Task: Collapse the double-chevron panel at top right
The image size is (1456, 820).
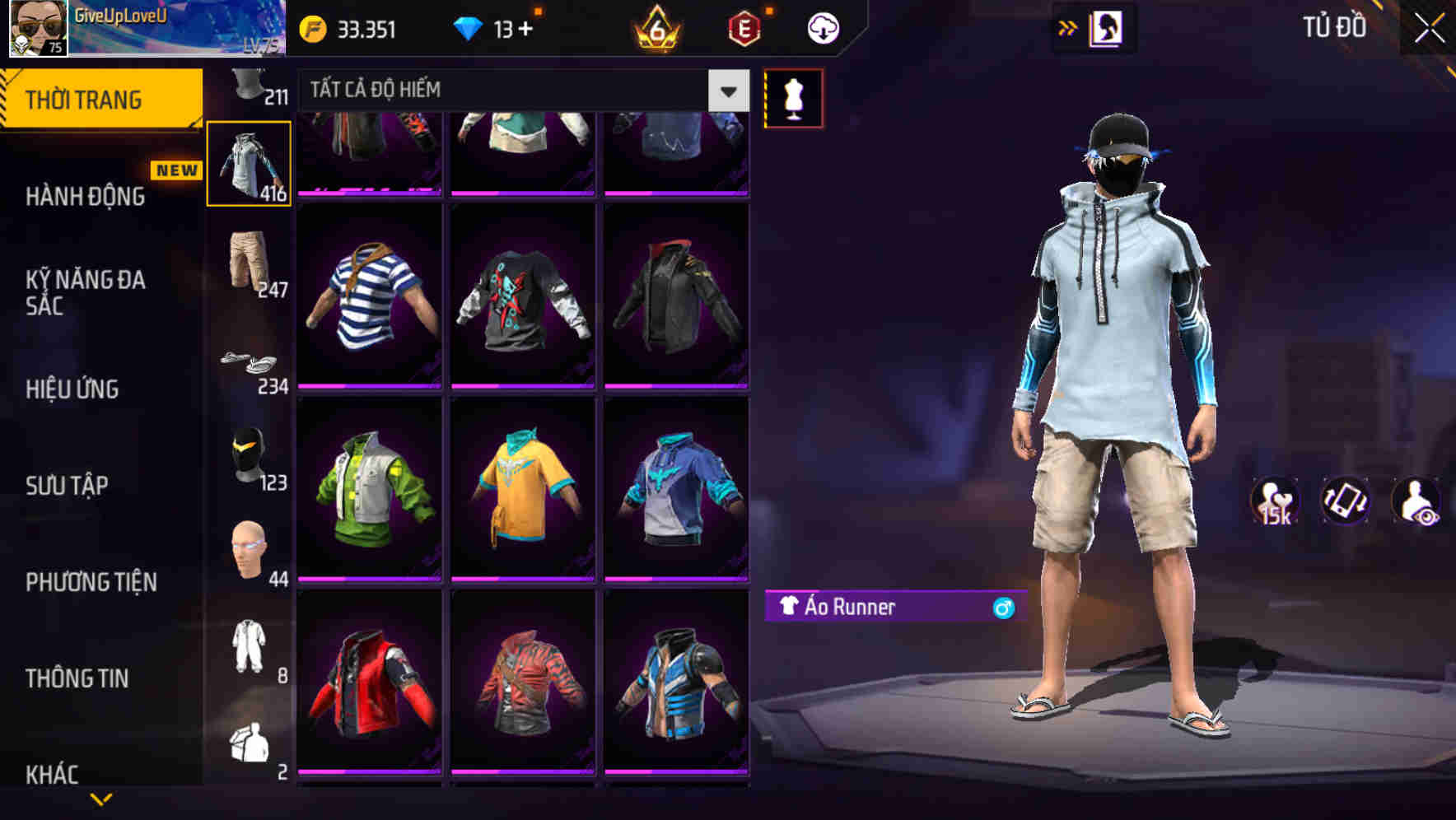Action: coord(1068,27)
